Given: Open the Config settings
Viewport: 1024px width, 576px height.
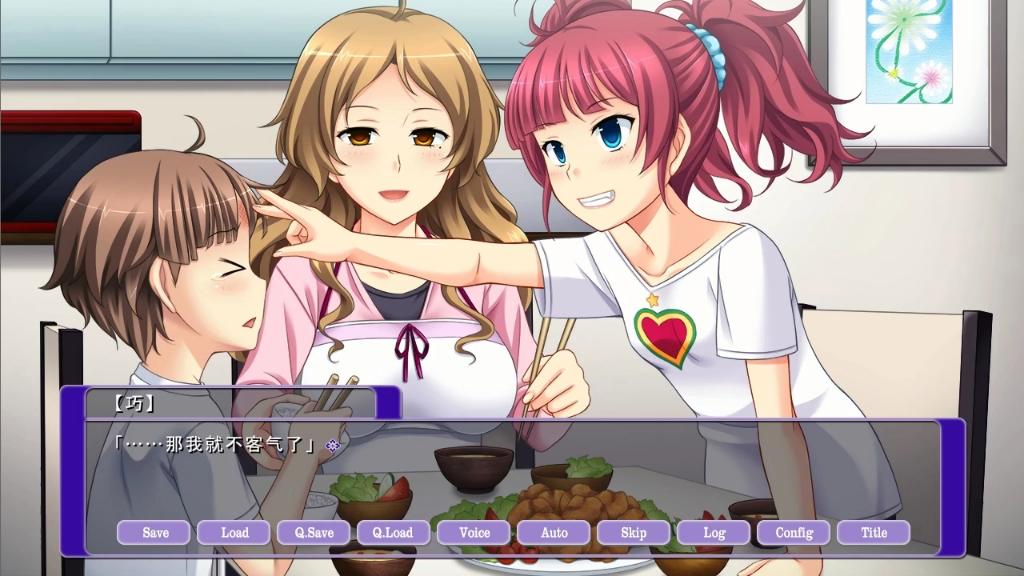Looking at the screenshot, I should (x=794, y=532).
